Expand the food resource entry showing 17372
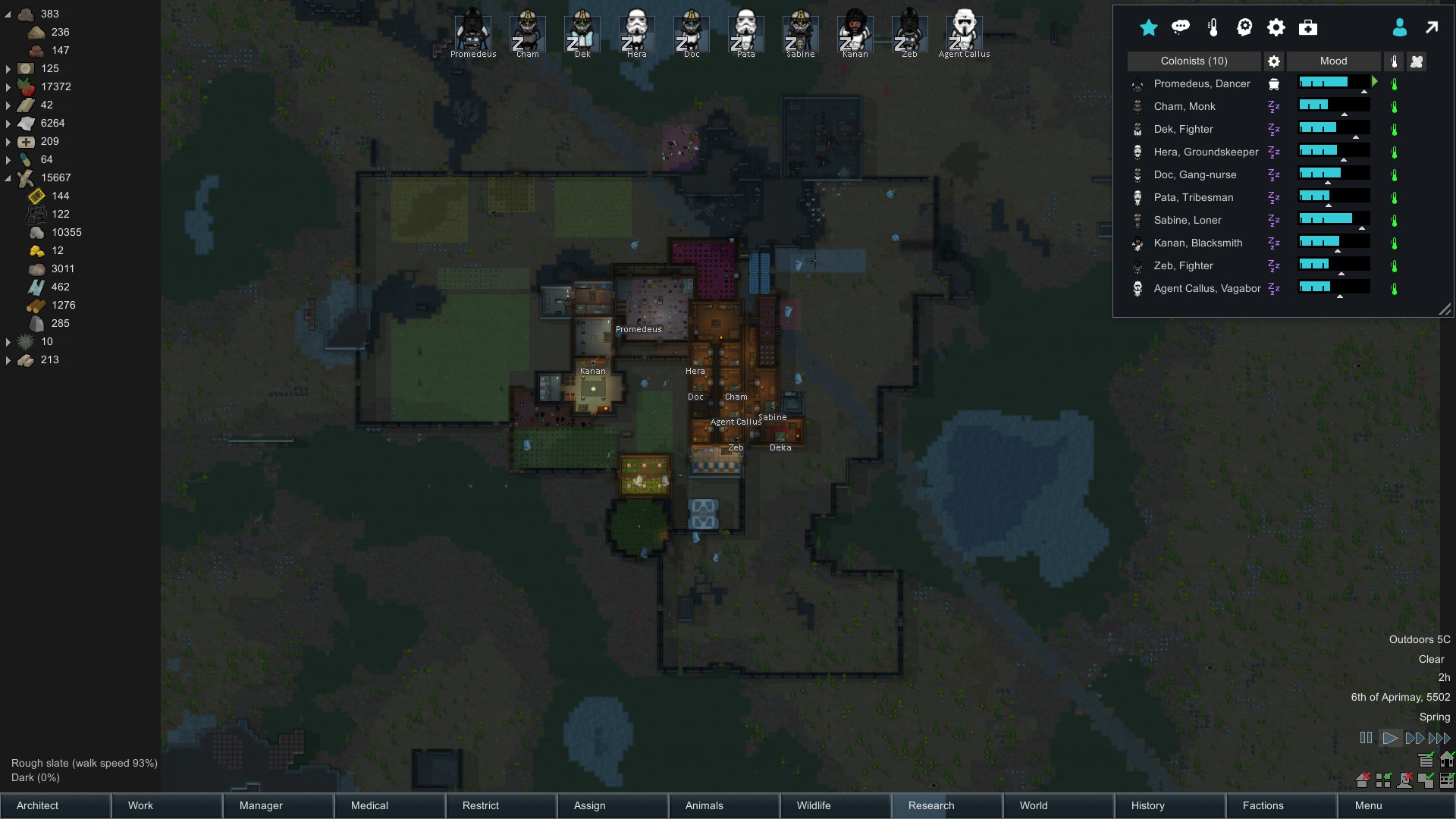 point(8,86)
